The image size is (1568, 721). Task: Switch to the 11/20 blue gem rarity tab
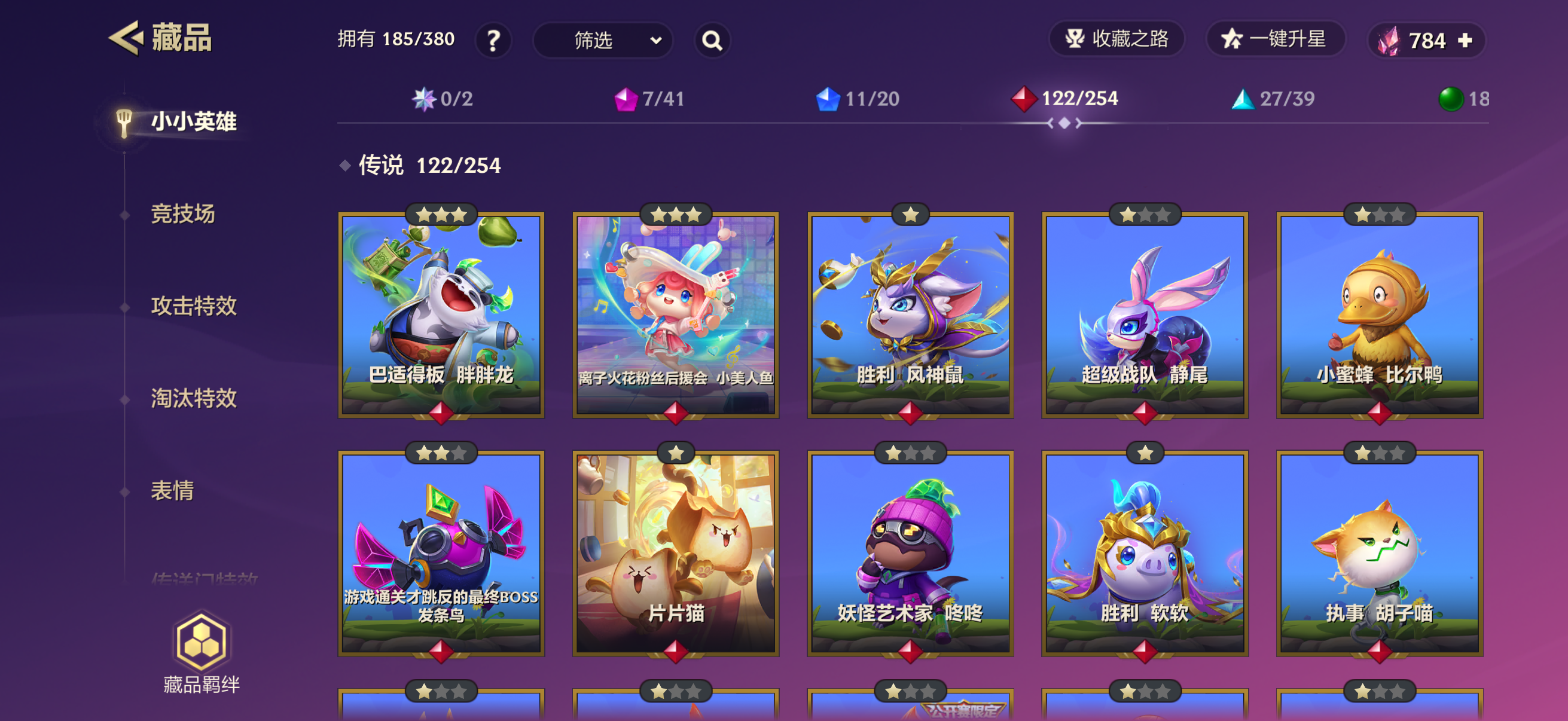pyautogui.click(x=858, y=99)
